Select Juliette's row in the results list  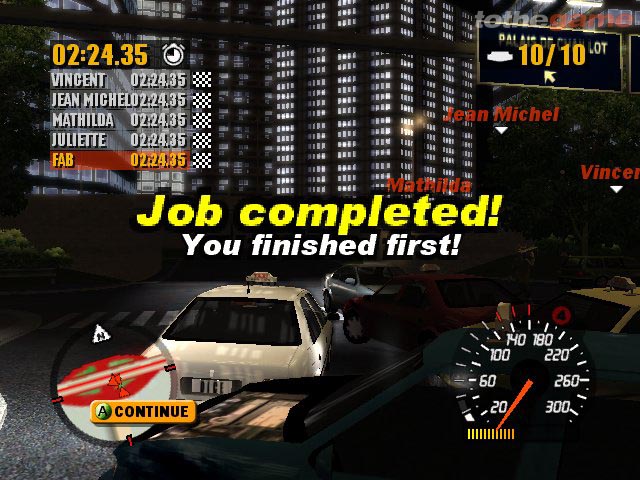pyautogui.click(x=130, y=140)
